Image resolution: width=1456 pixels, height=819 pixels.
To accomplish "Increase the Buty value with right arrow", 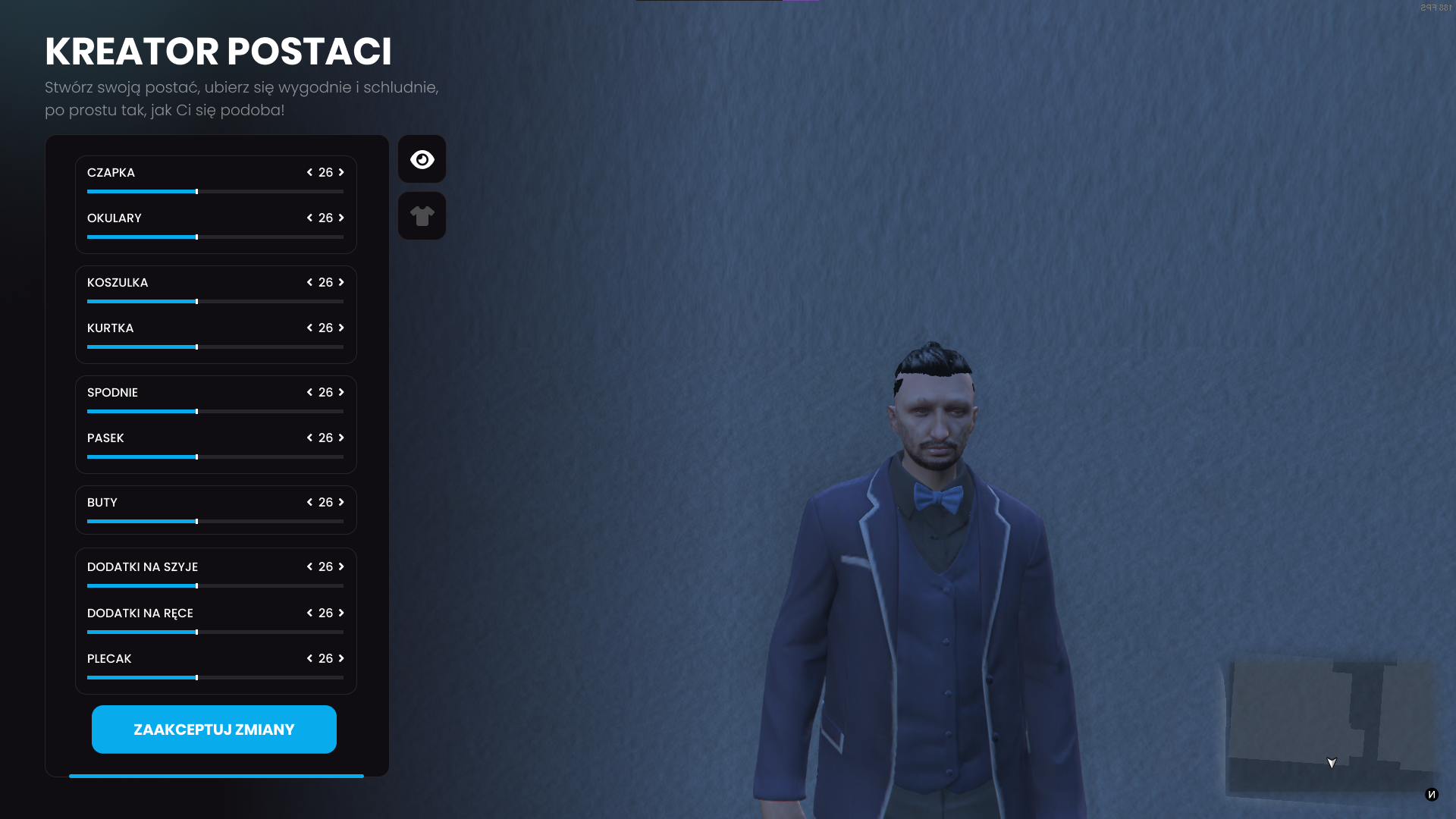I will pos(341,502).
